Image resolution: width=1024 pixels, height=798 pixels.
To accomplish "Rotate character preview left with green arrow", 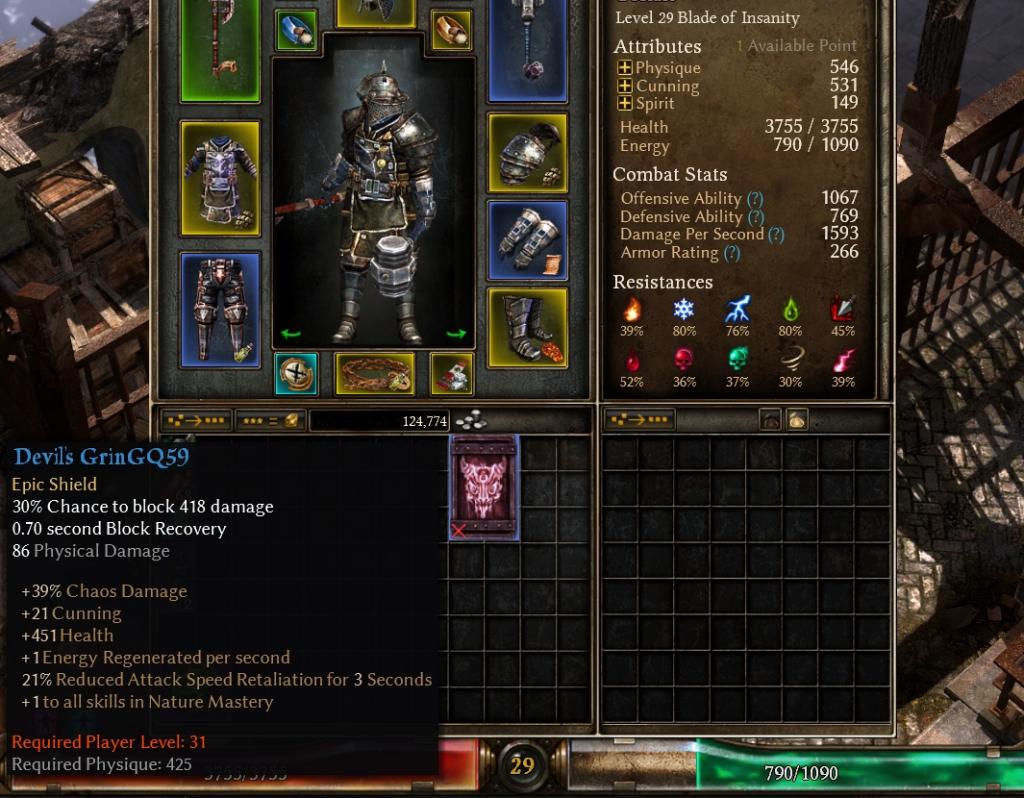I will (x=290, y=334).
